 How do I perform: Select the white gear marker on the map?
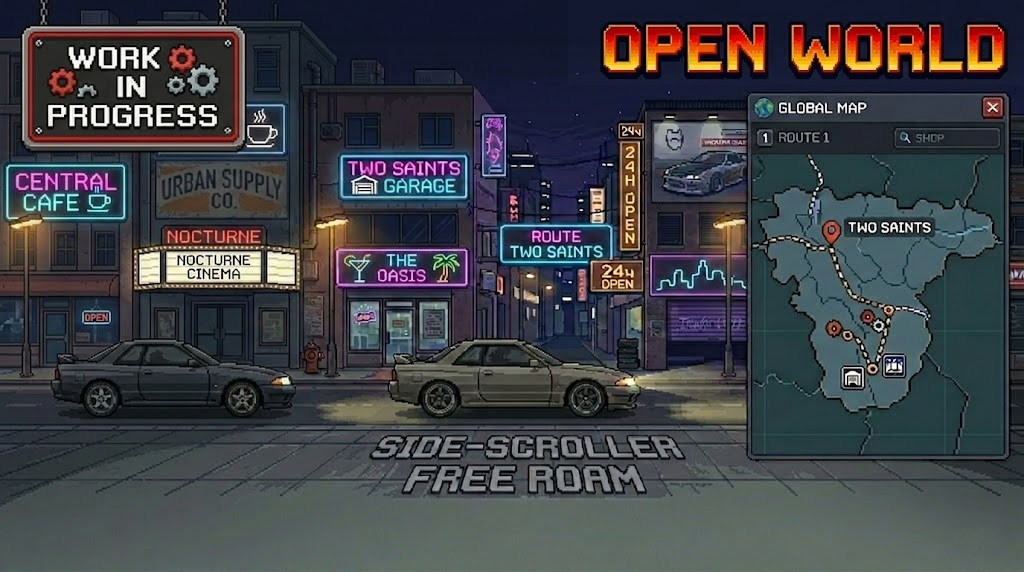[879, 324]
